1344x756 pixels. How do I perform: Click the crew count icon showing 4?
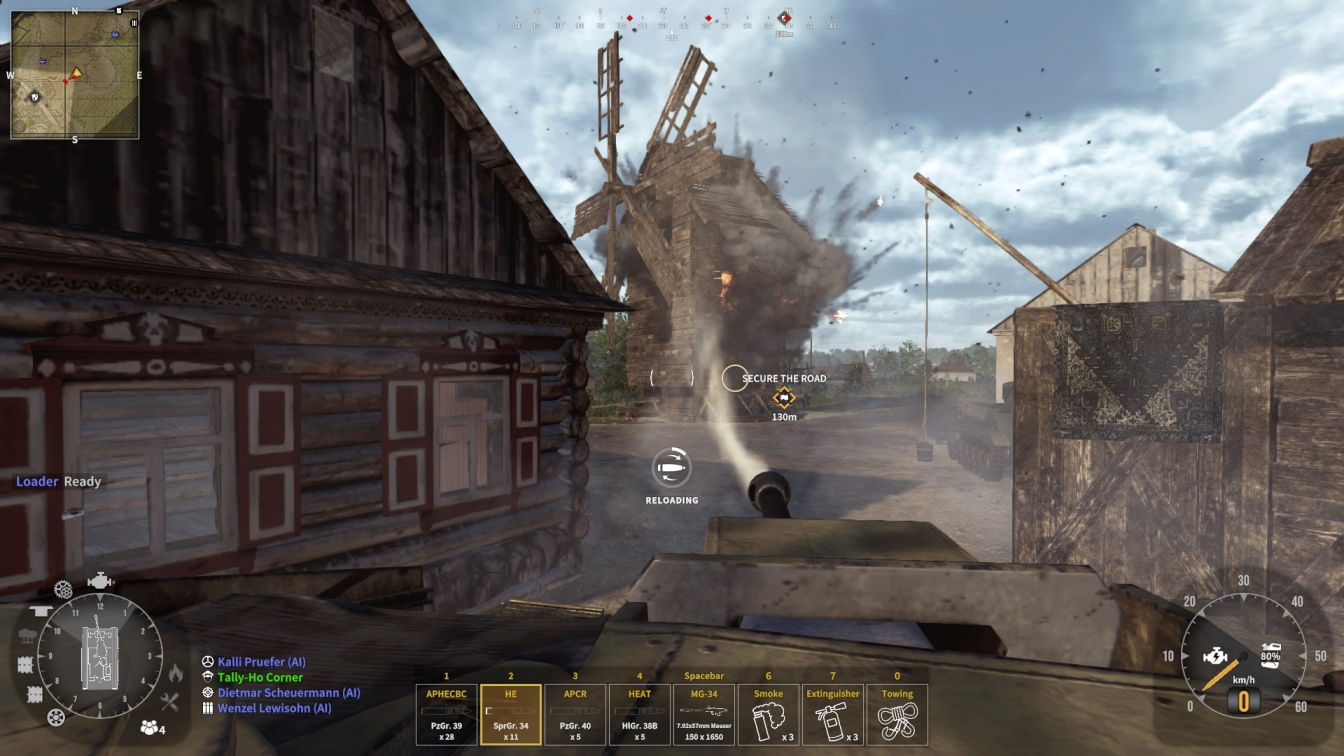(x=152, y=727)
